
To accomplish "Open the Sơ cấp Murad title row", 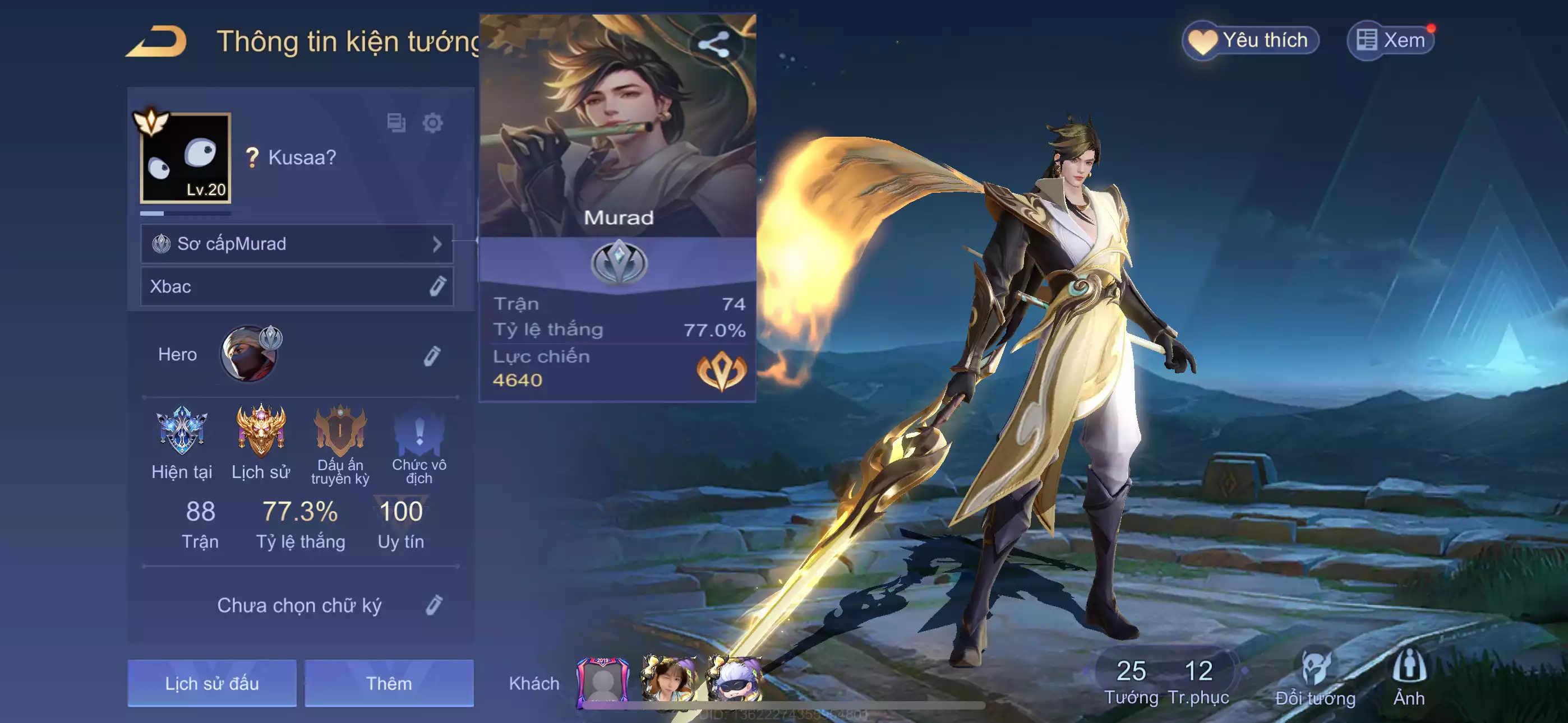I will (297, 244).
